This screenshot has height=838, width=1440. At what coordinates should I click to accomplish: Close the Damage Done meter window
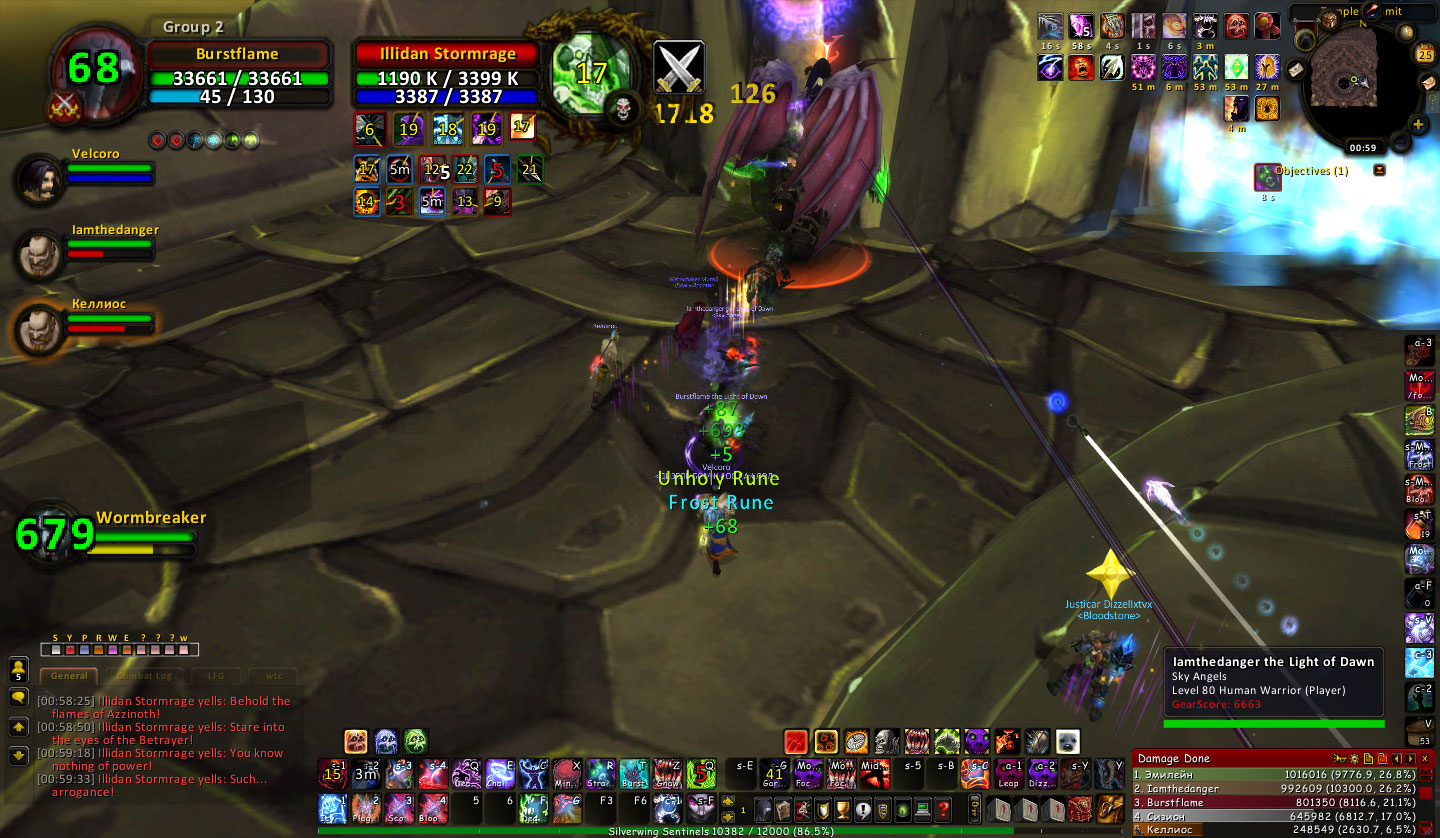[x=1425, y=759]
